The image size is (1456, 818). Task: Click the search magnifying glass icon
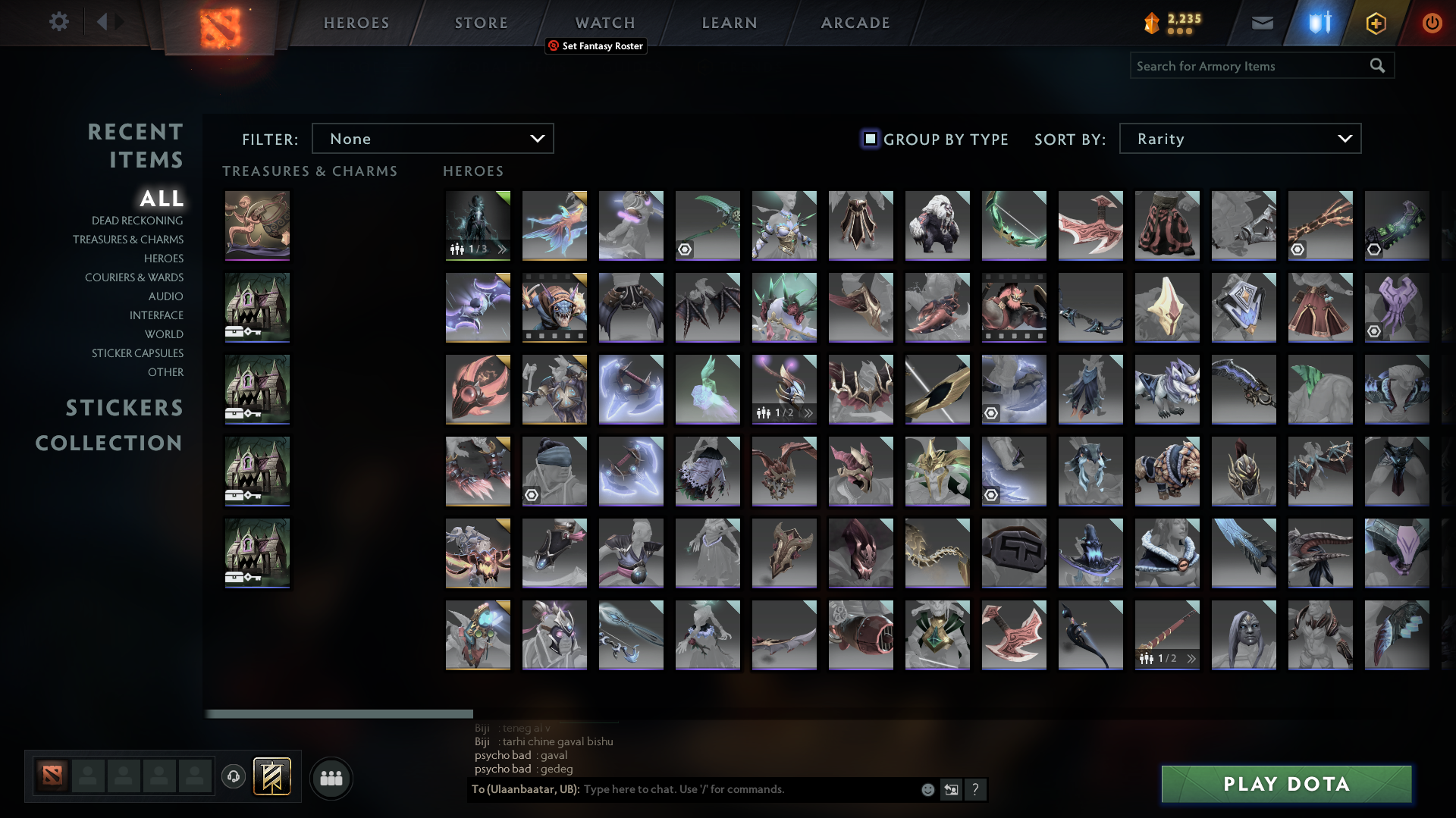[x=1377, y=65]
